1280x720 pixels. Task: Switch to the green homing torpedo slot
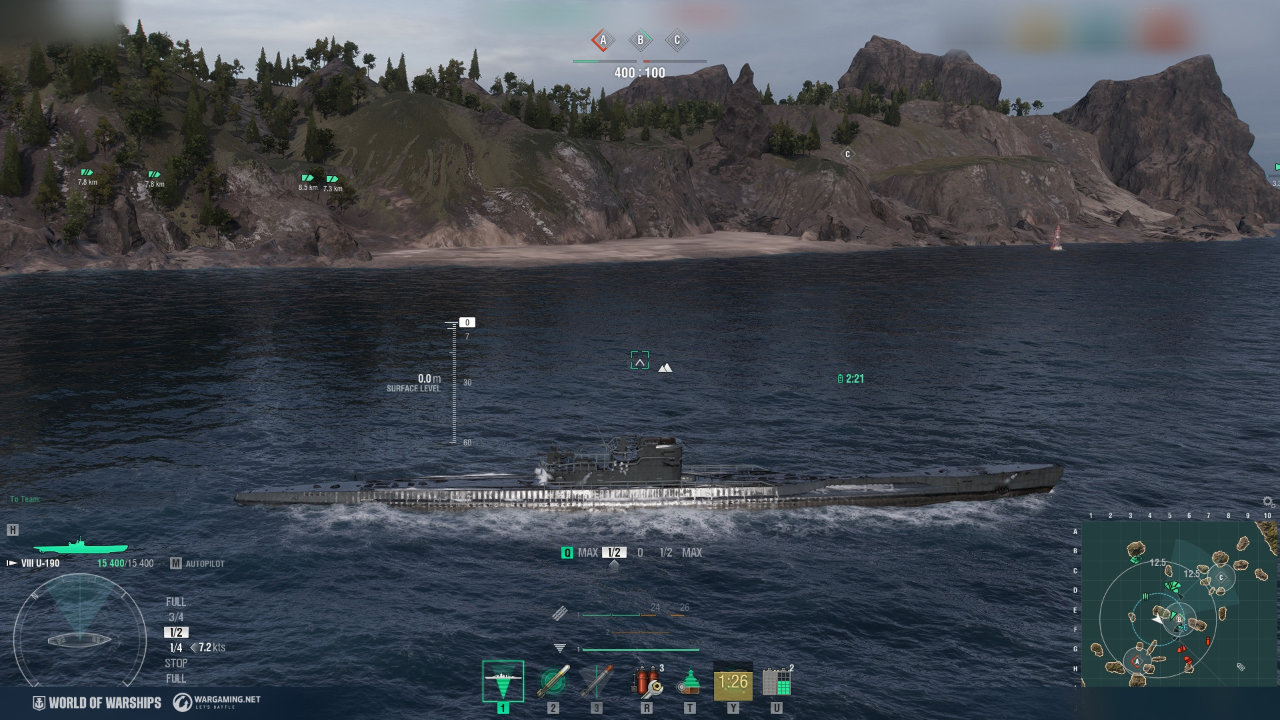point(553,682)
